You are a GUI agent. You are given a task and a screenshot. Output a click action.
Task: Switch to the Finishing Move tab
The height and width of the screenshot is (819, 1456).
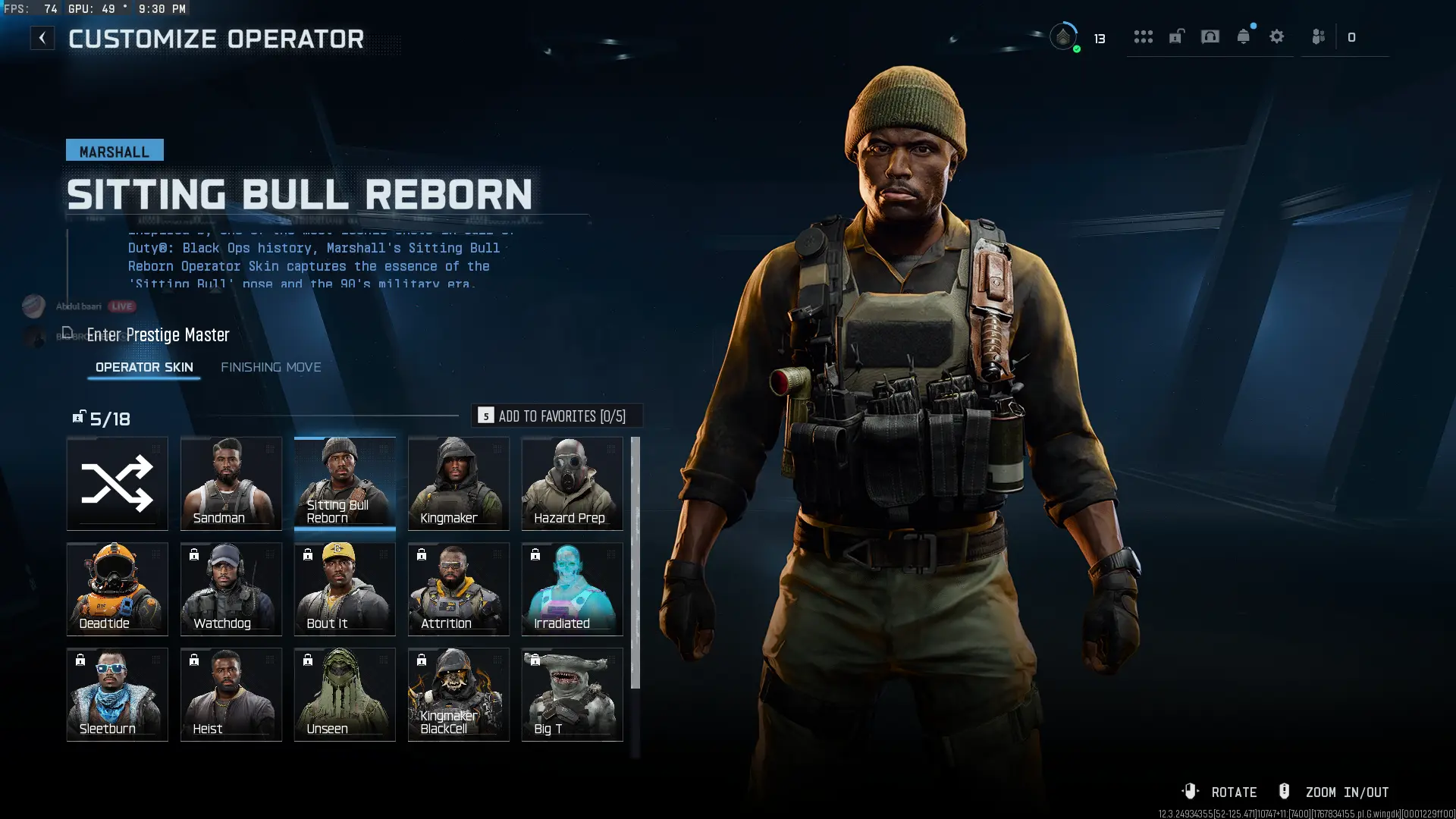pyautogui.click(x=271, y=367)
